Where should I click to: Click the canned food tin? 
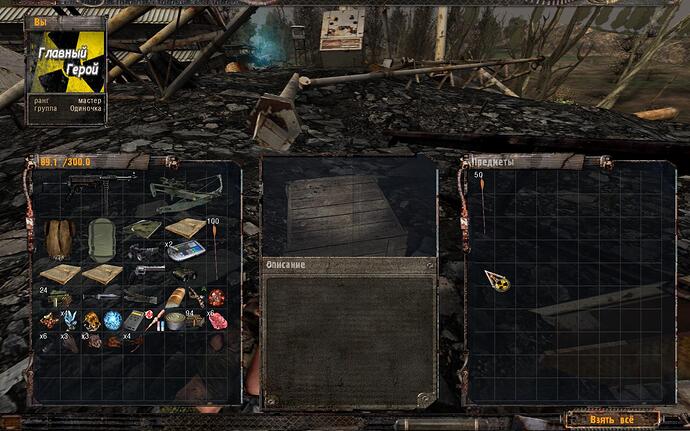coord(175,321)
